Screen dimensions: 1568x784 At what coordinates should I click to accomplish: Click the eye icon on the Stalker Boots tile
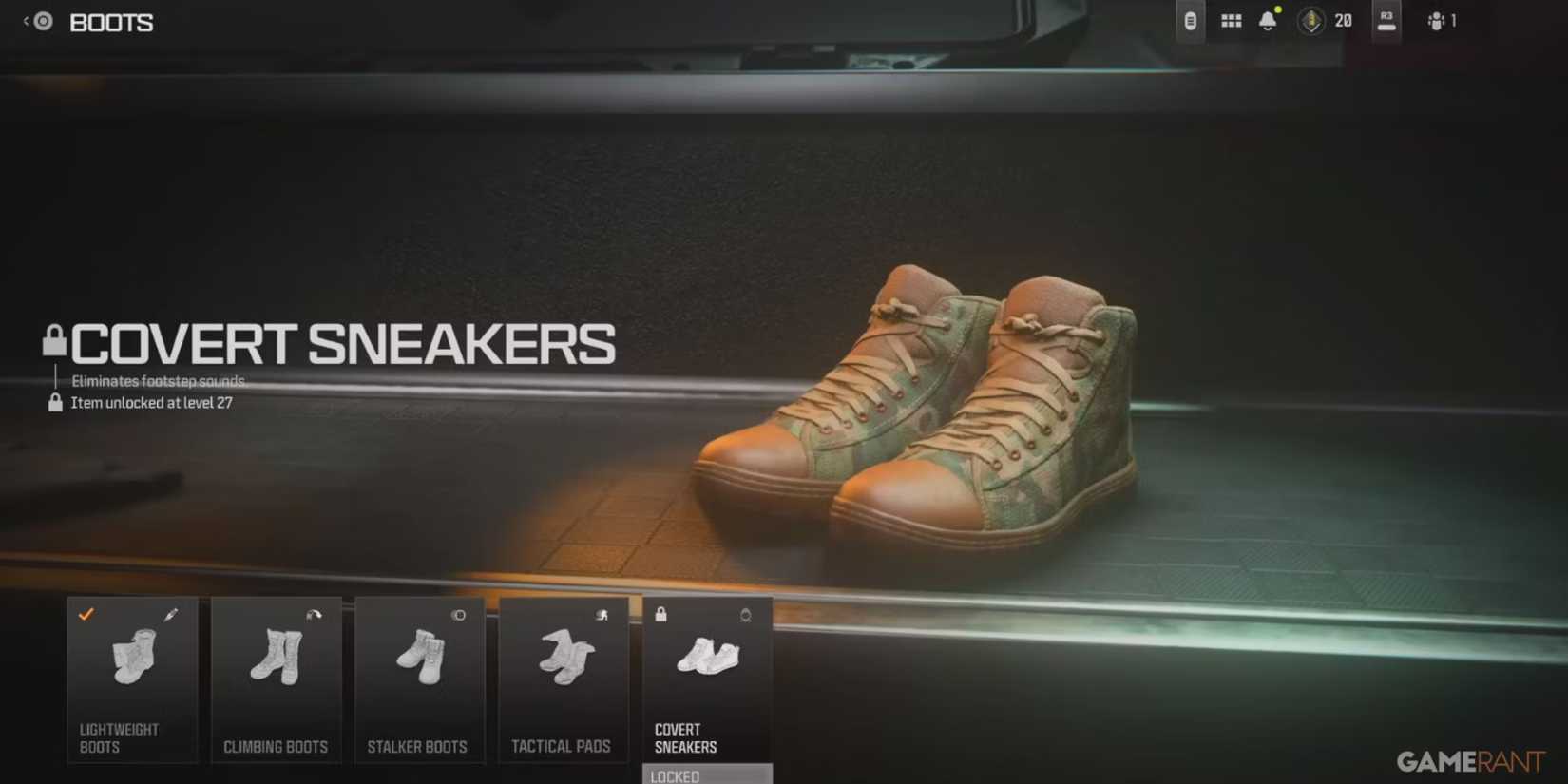(457, 615)
